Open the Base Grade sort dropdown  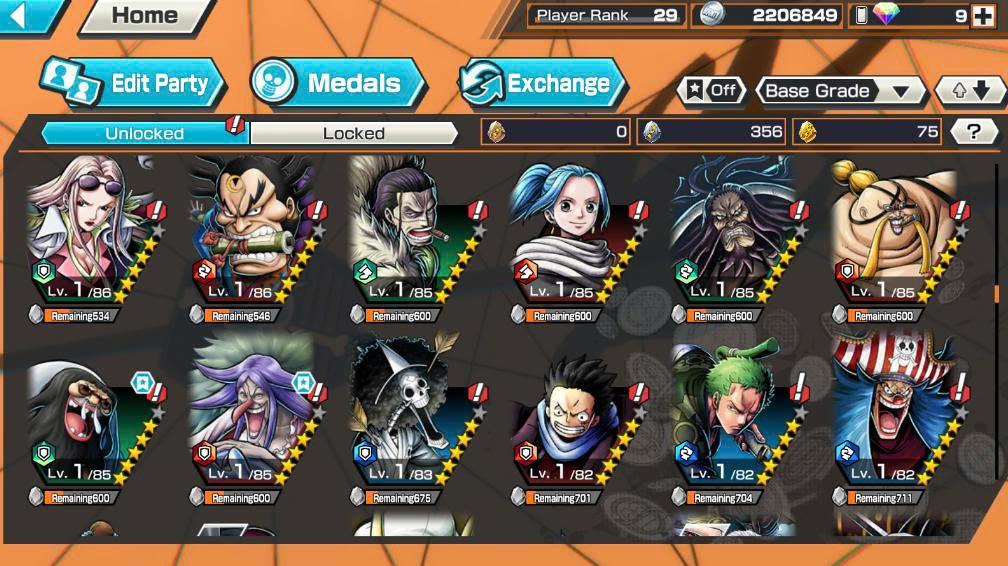(839, 91)
